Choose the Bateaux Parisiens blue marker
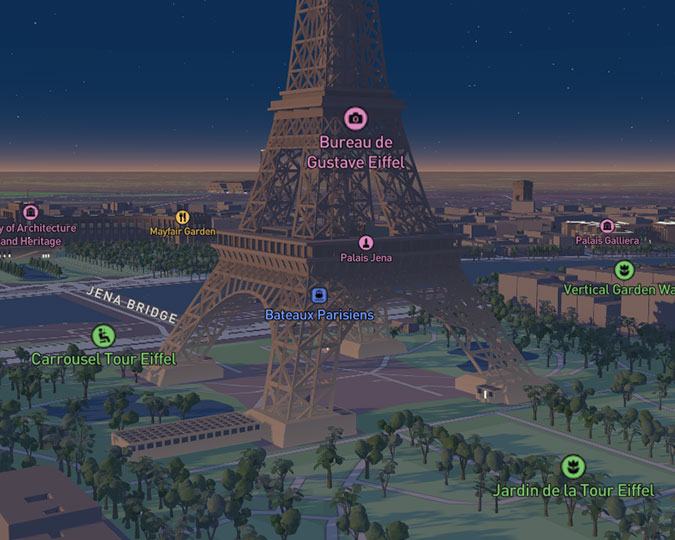 coord(319,295)
